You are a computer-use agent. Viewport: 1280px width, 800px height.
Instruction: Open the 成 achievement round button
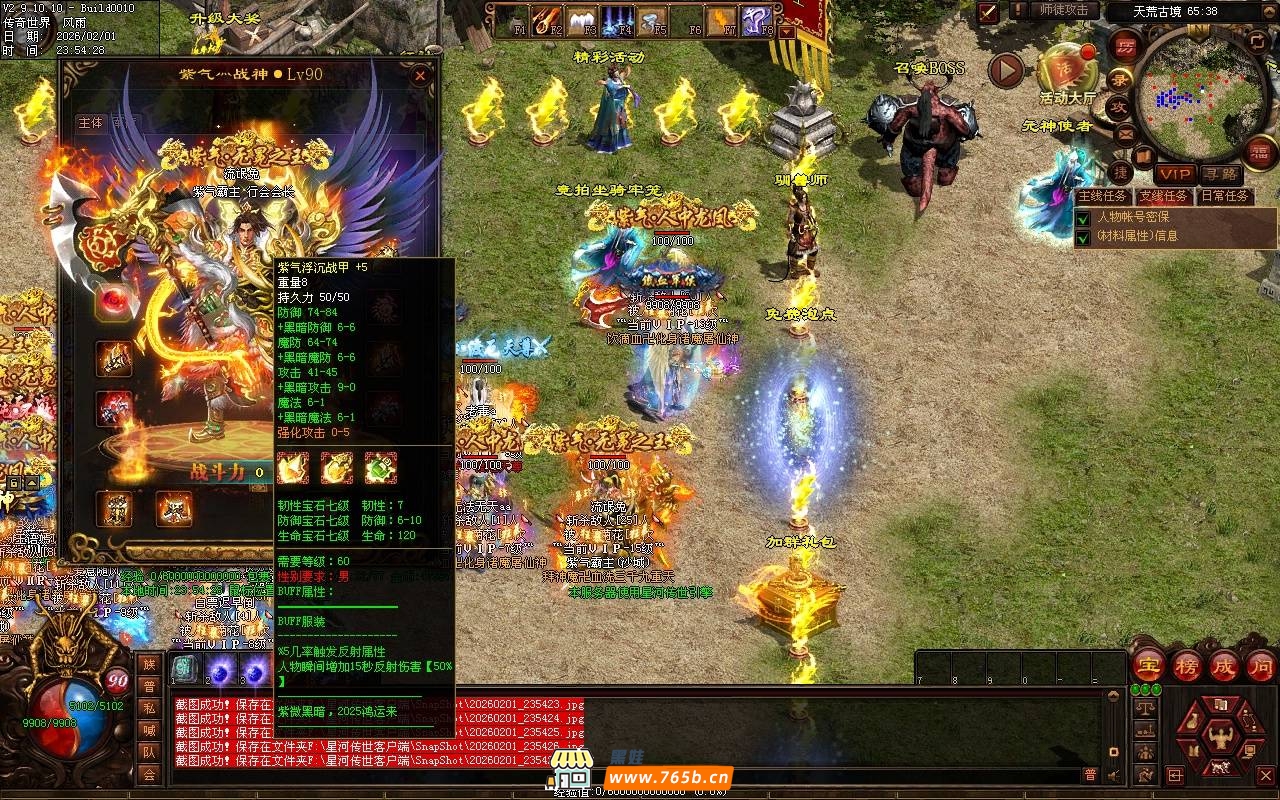pyautogui.click(x=1223, y=666)
